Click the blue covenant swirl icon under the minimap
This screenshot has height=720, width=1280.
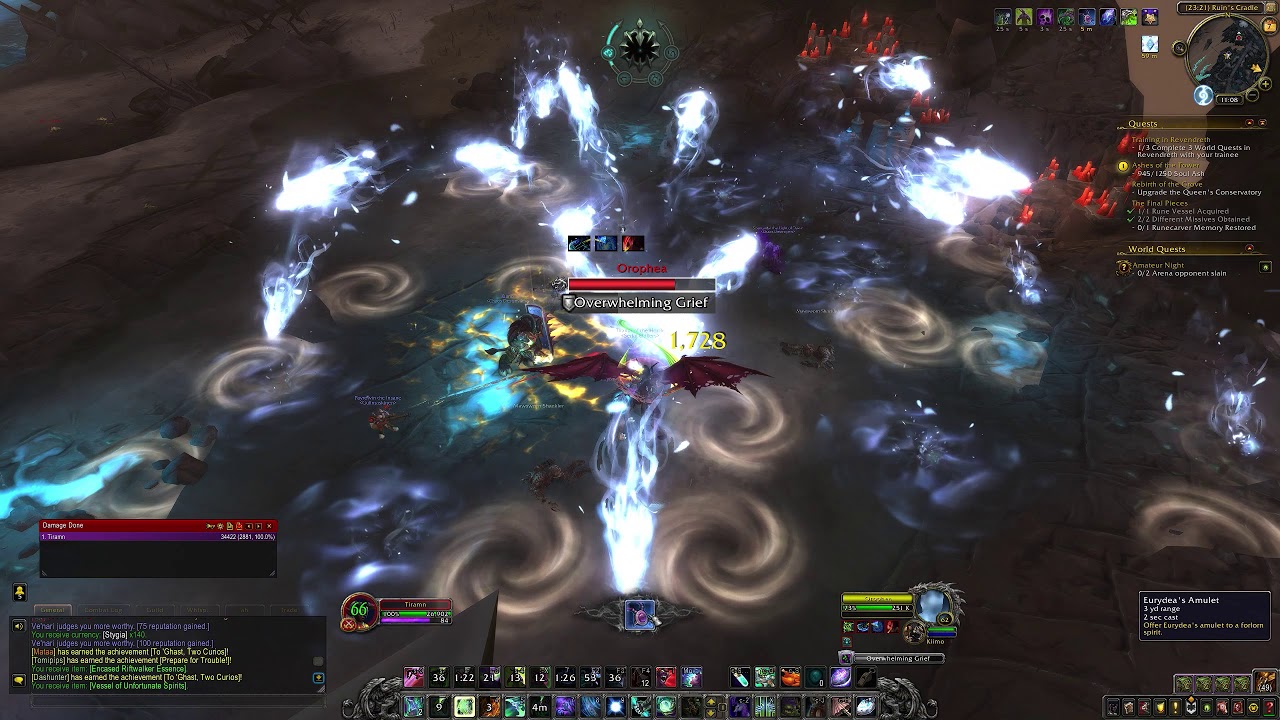(1202, 96)
